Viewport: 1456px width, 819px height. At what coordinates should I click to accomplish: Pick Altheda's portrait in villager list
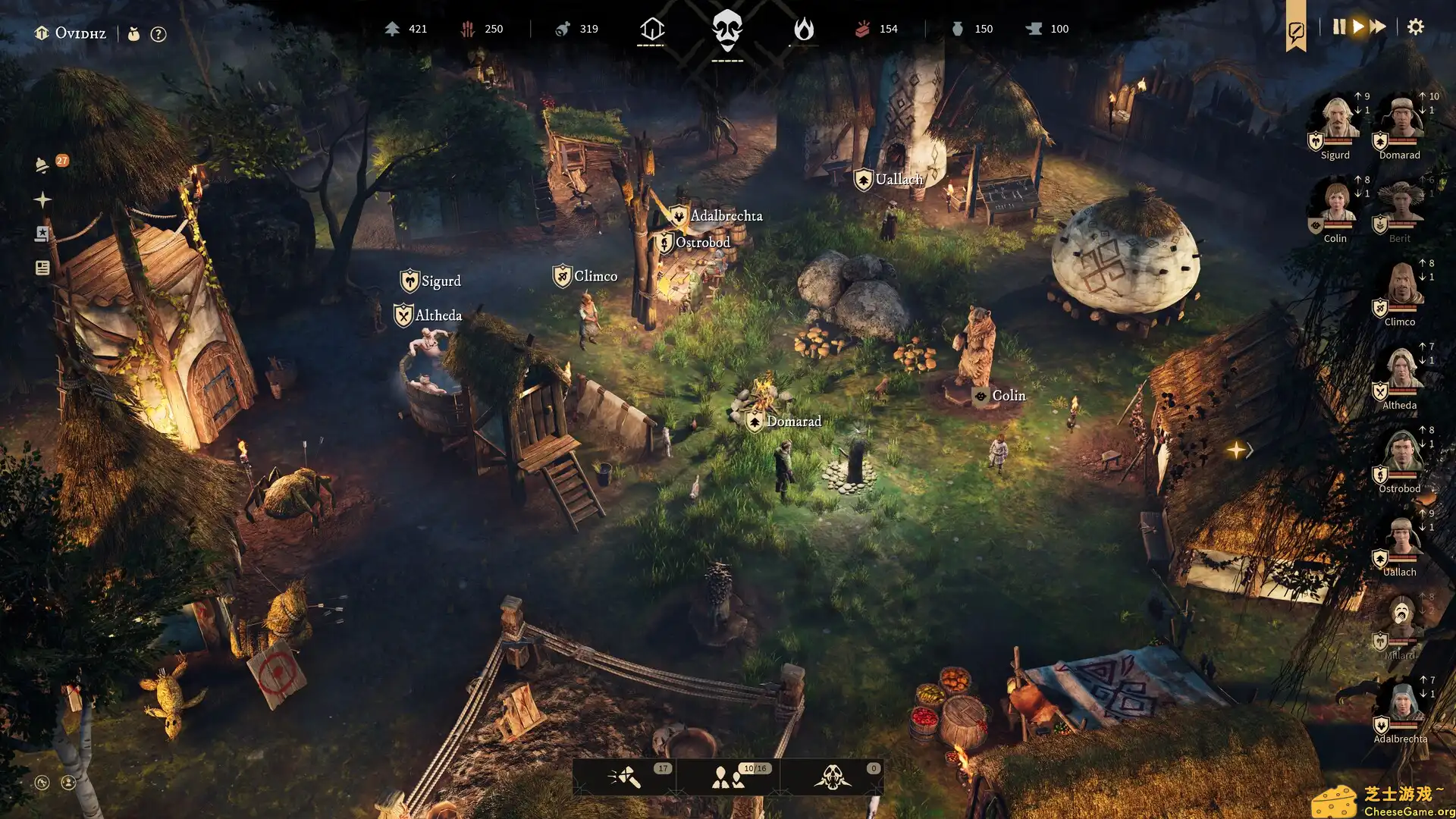[1401, 370]
